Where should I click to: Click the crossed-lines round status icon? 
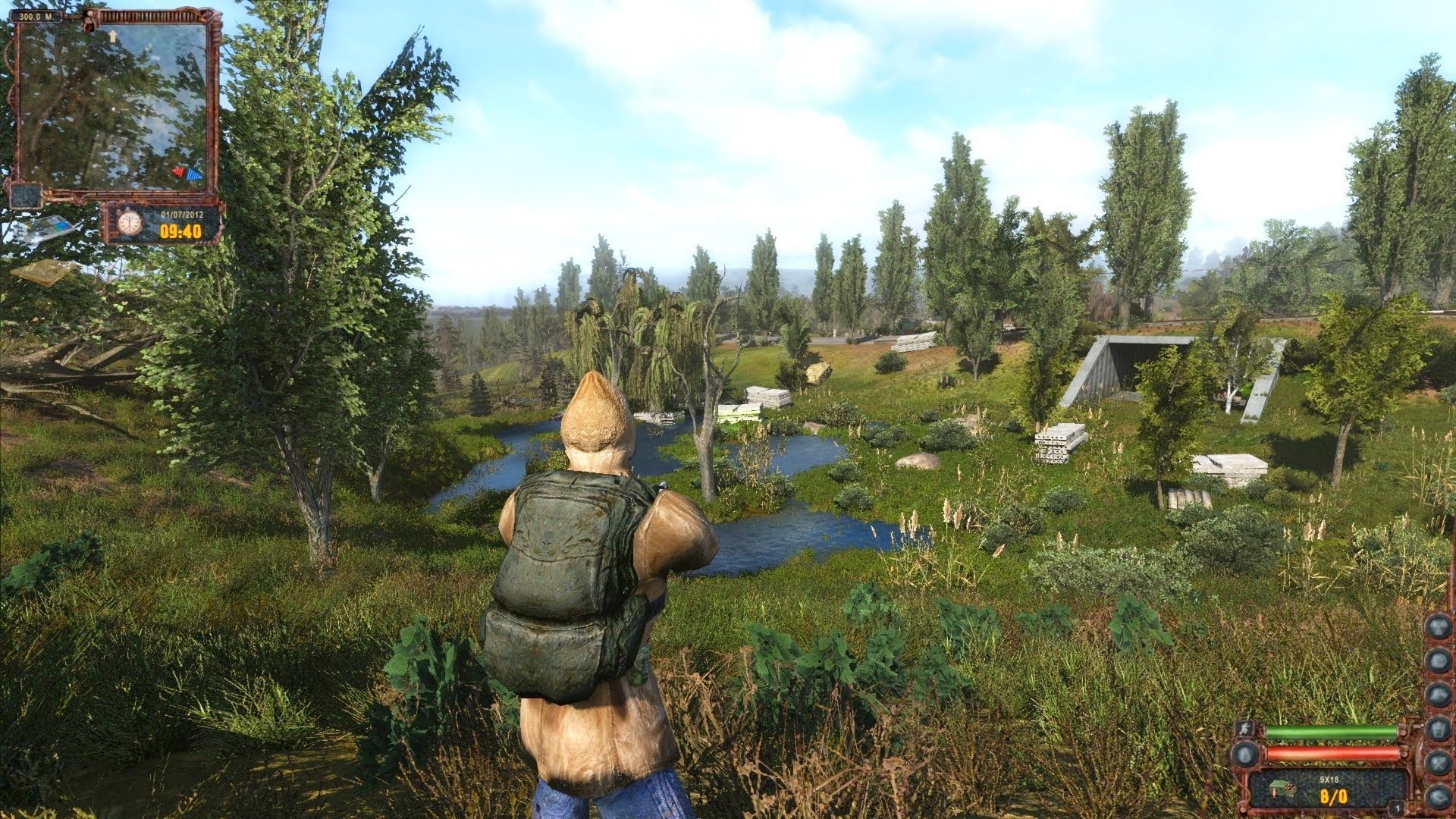tap(1437, 761)
